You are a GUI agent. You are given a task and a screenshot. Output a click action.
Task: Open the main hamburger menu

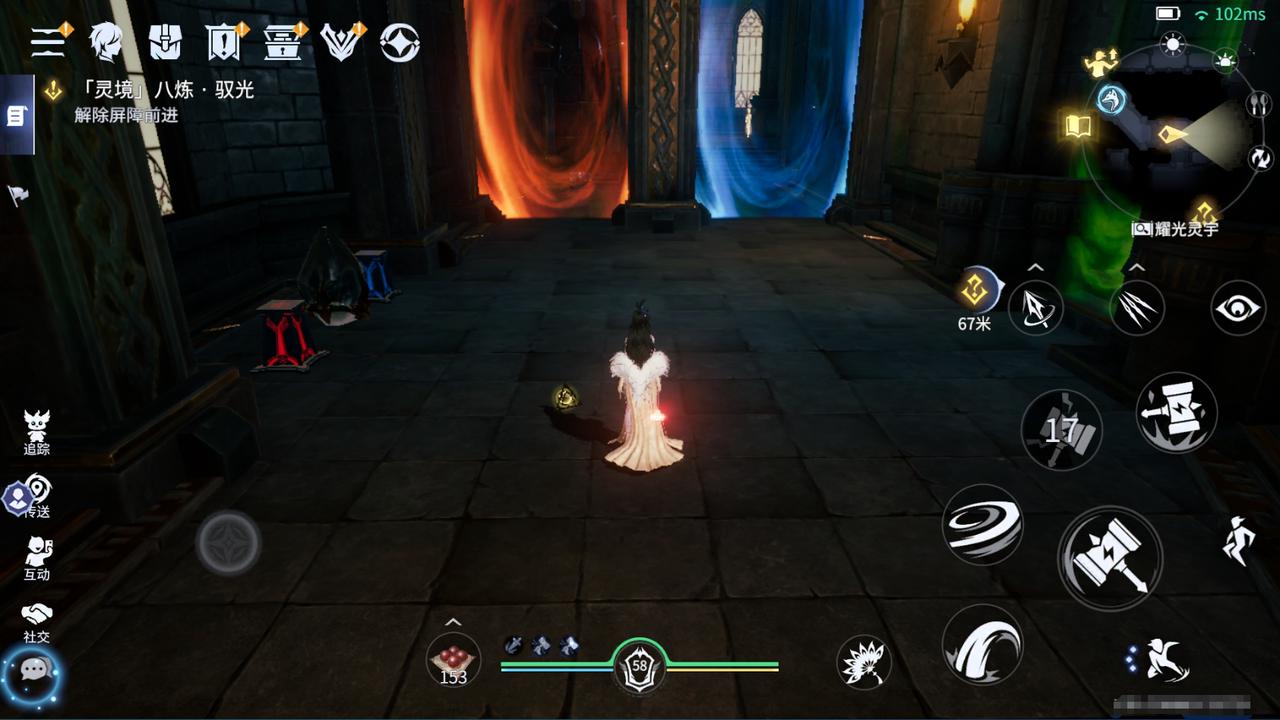(48, 42)
